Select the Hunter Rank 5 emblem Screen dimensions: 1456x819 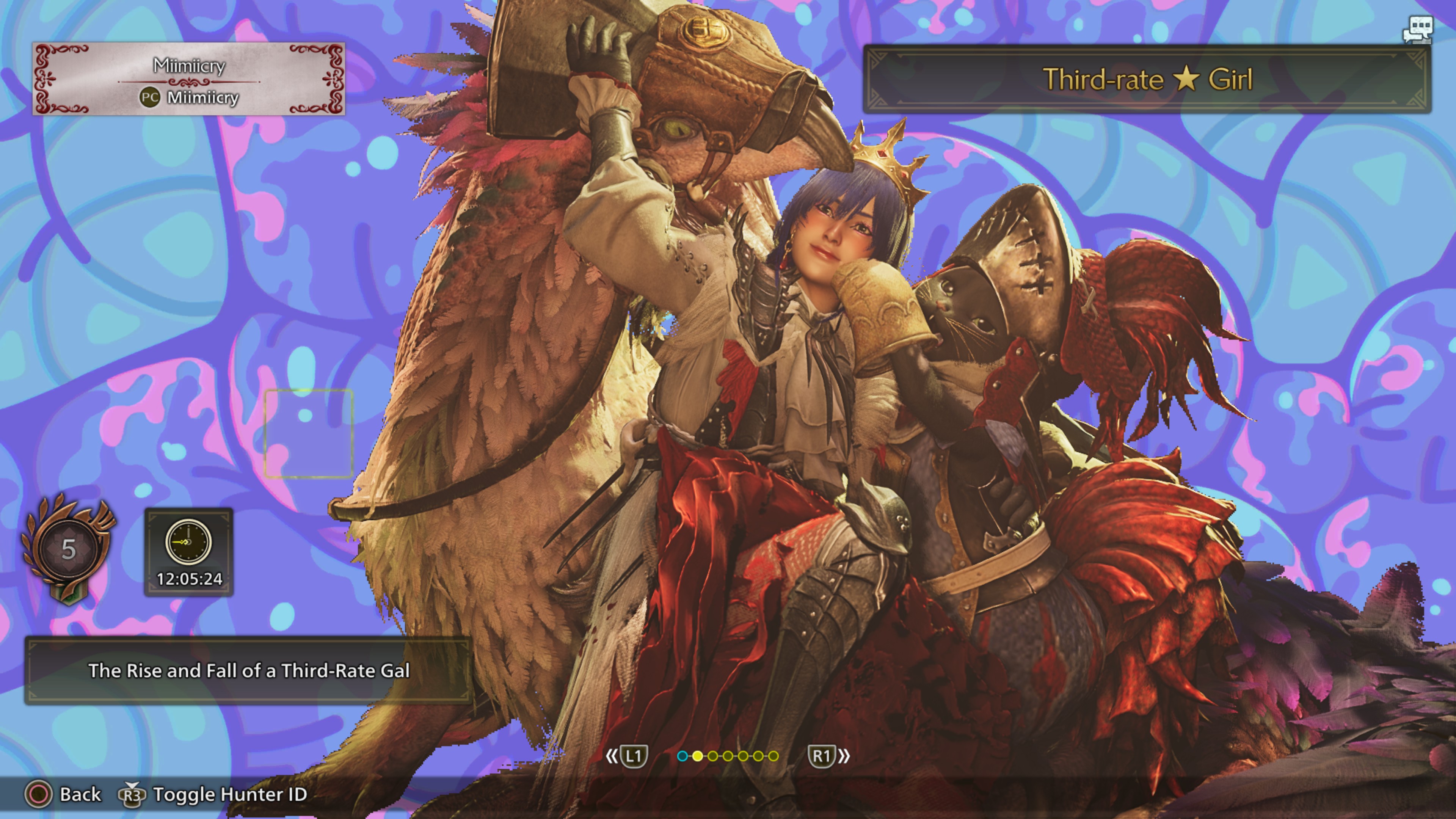68,548
